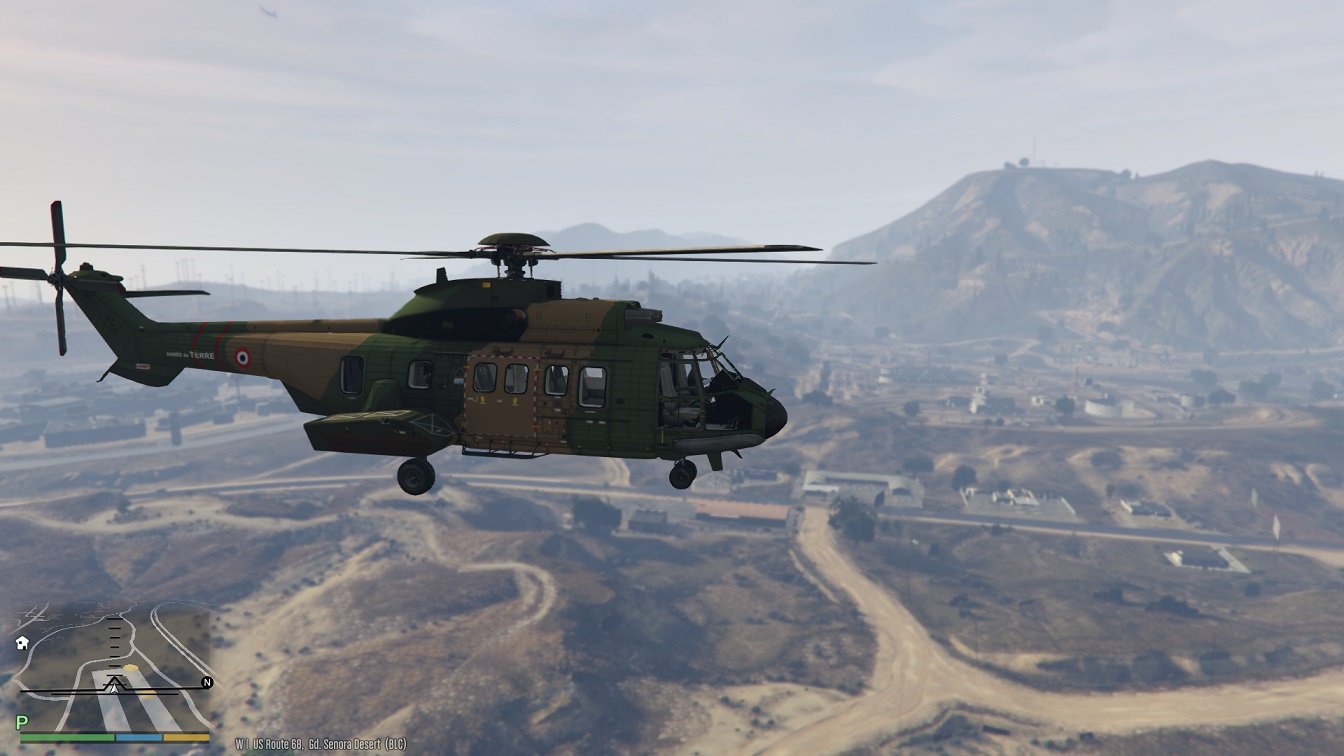The width and height of the screenshot is (1344, 756).
Task: Click the "(BLC)" text in the location banner
Action: (397, 742)
